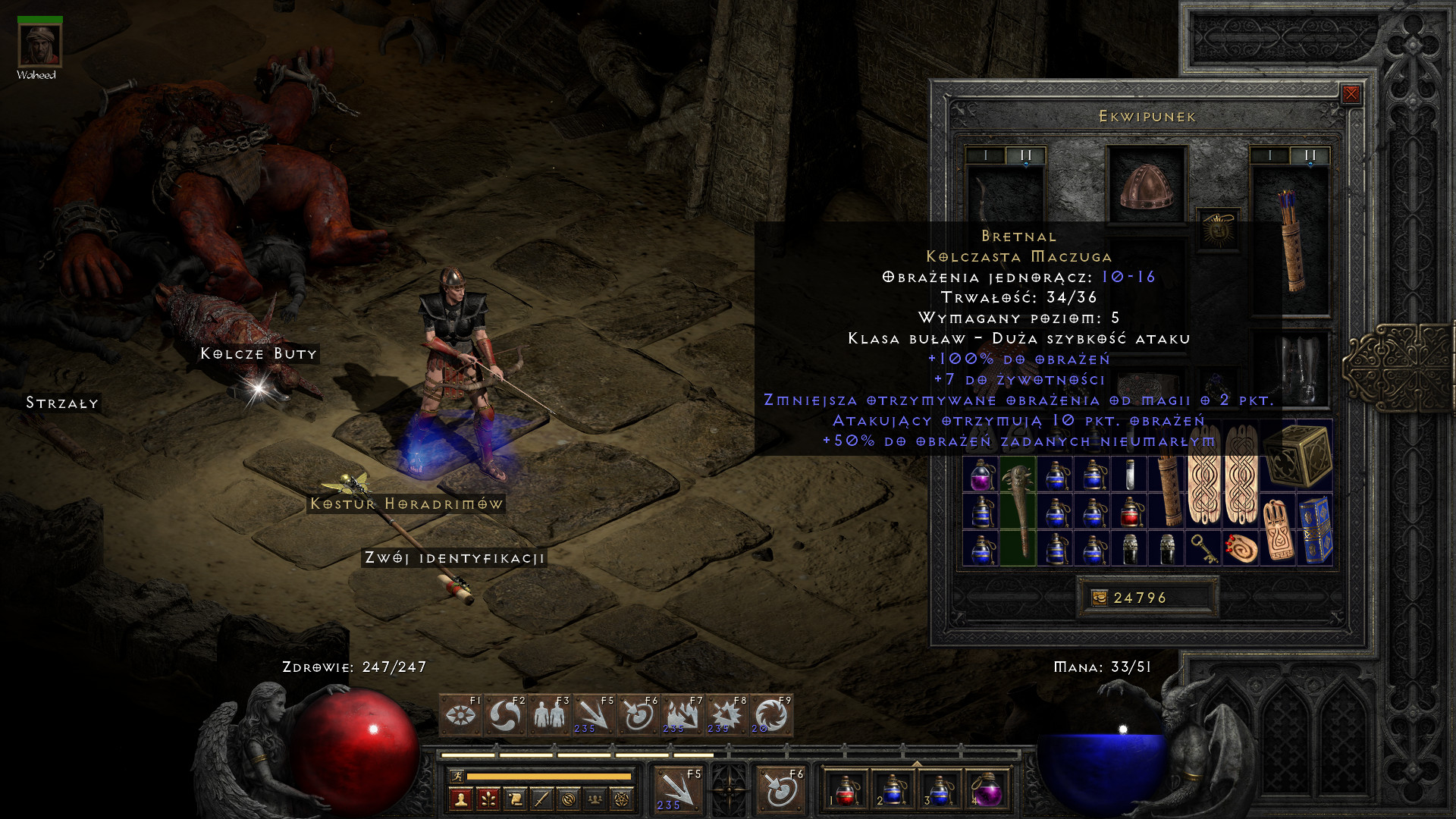Toggle the run/walk button

click(457, 776)
